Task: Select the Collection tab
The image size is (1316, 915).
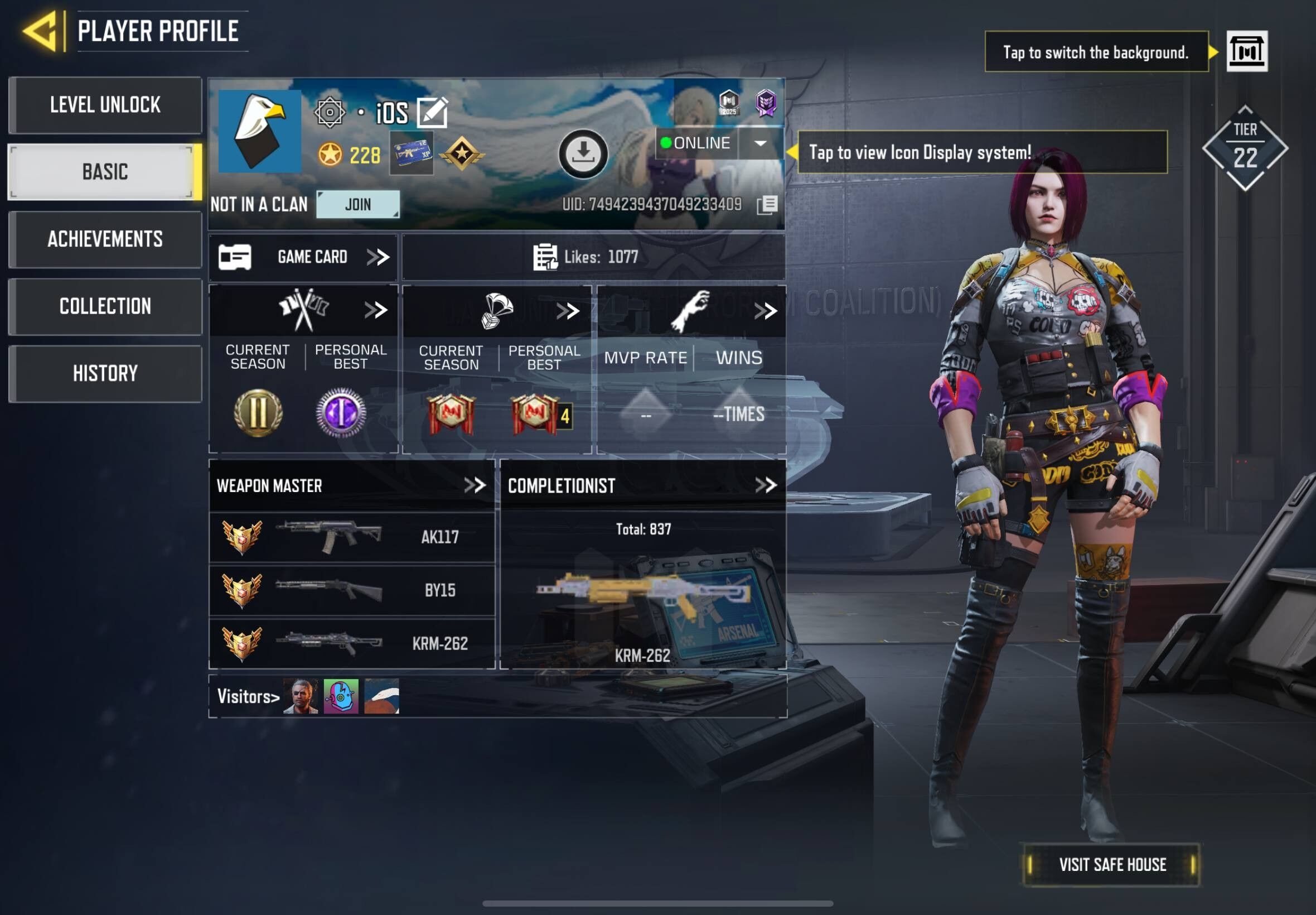Action: pos(105,306)
